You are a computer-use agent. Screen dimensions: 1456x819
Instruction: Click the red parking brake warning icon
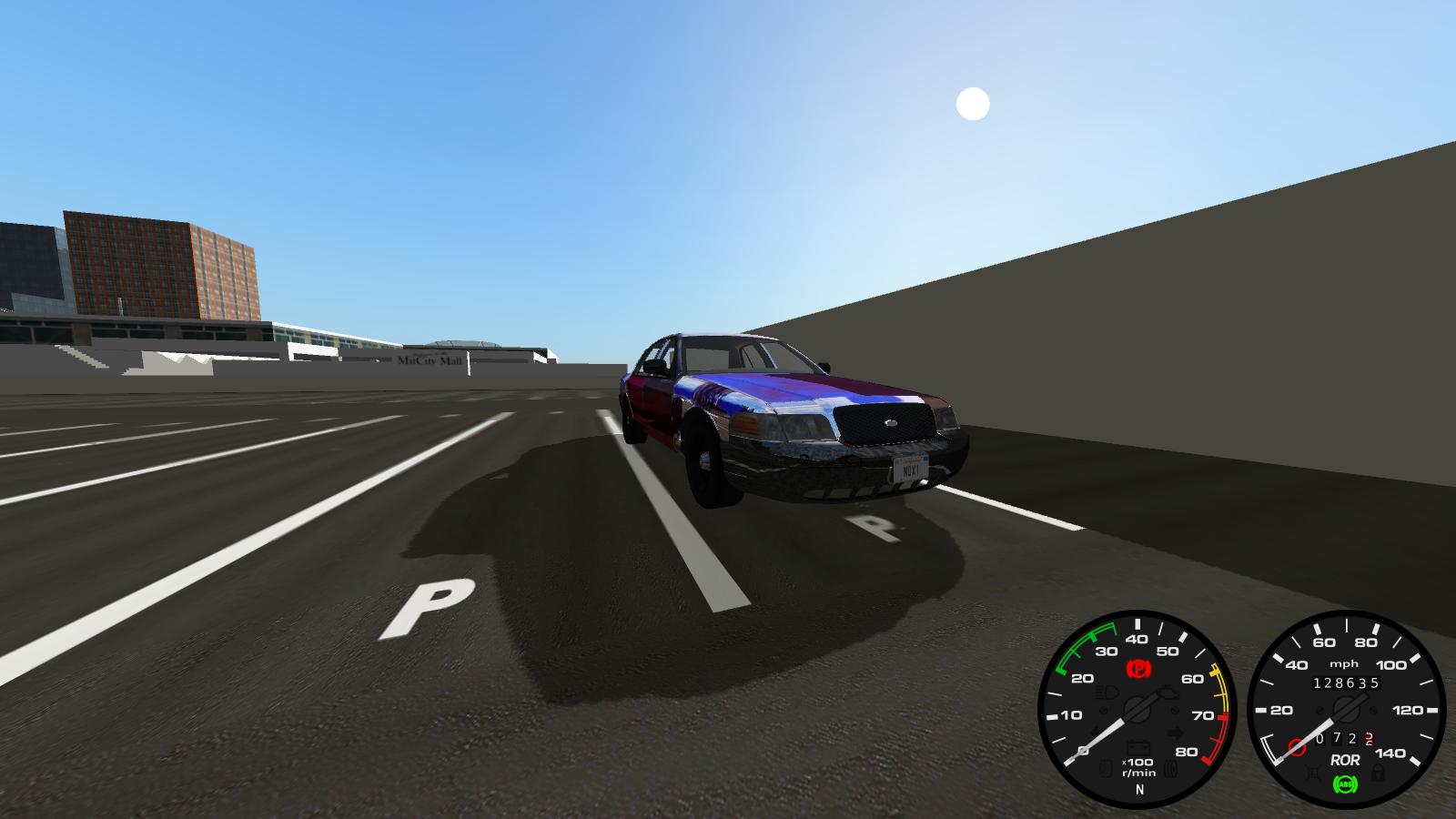[x=1139, y=667]
